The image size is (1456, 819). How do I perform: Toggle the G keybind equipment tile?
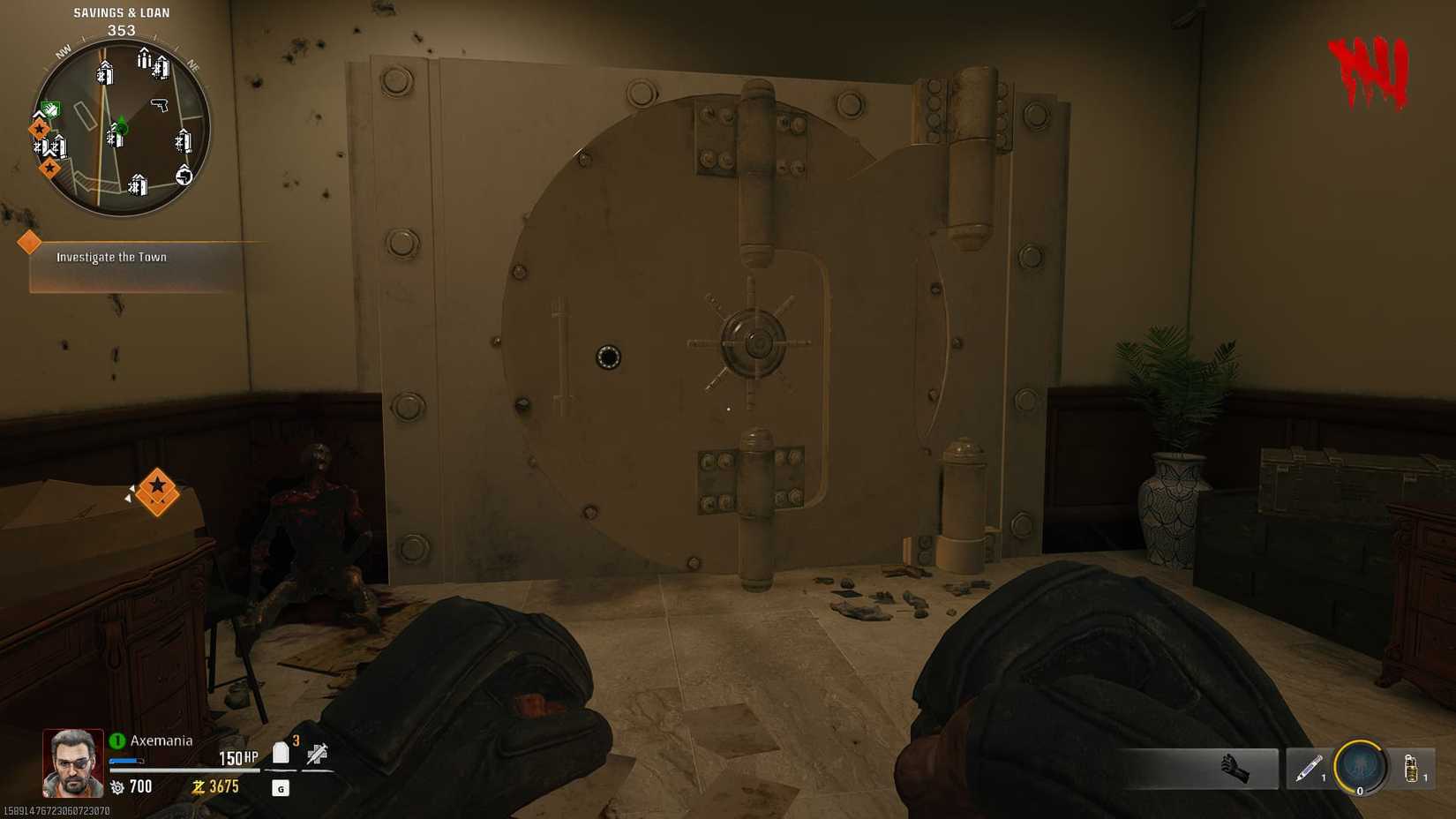coord(281,788)
